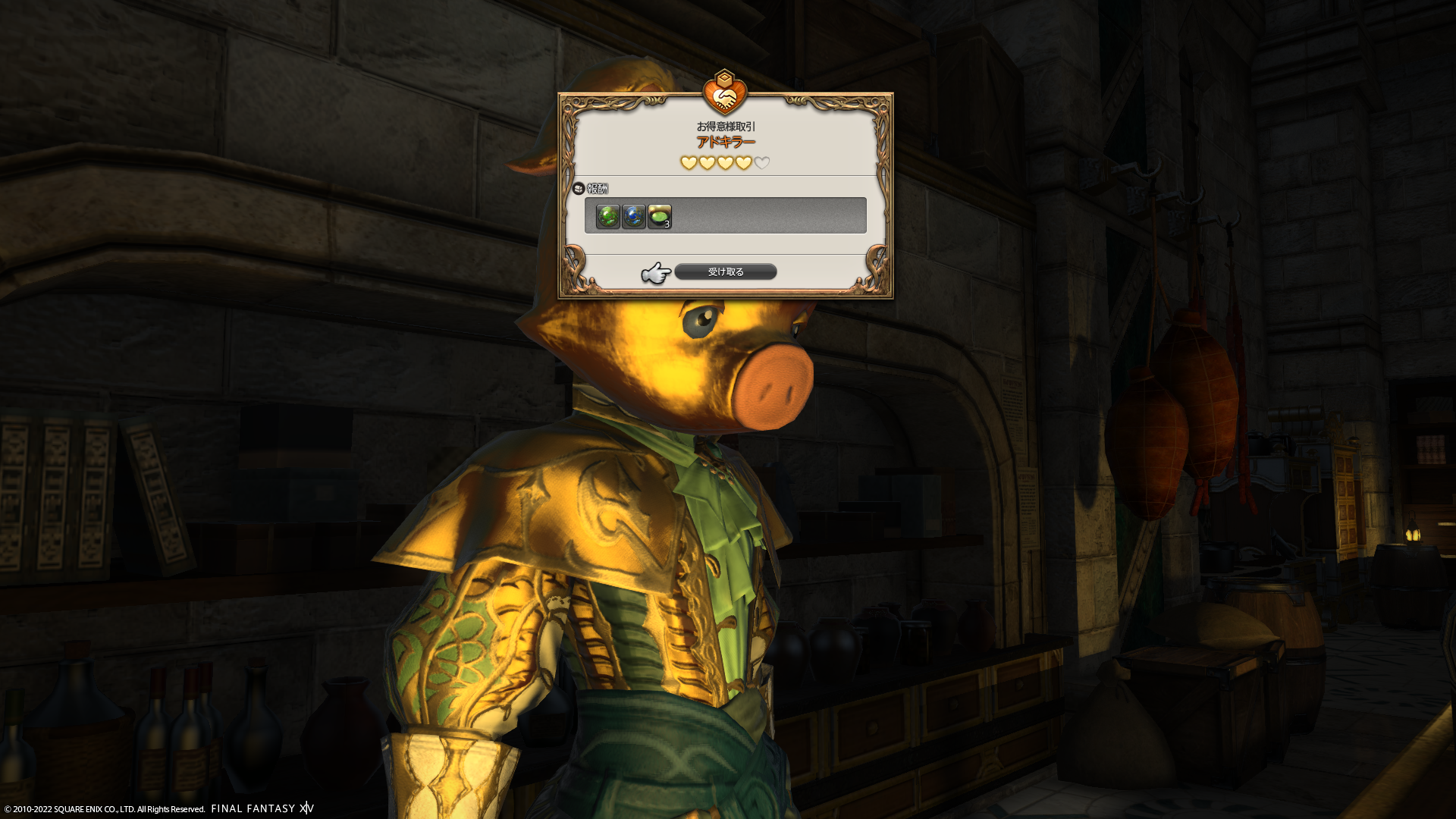This screenshot has height=819, width=1456.
Task: Select the green orb reward item
Action: (607, 216)
